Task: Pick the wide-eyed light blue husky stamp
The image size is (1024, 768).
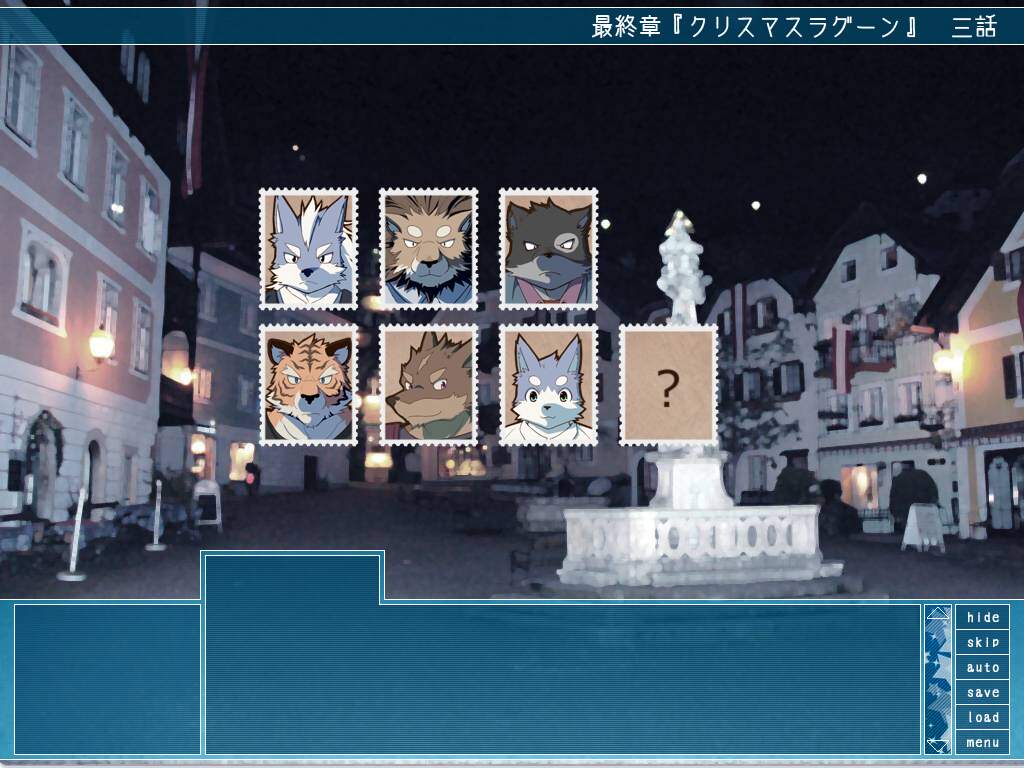Action: click(548, 385)
